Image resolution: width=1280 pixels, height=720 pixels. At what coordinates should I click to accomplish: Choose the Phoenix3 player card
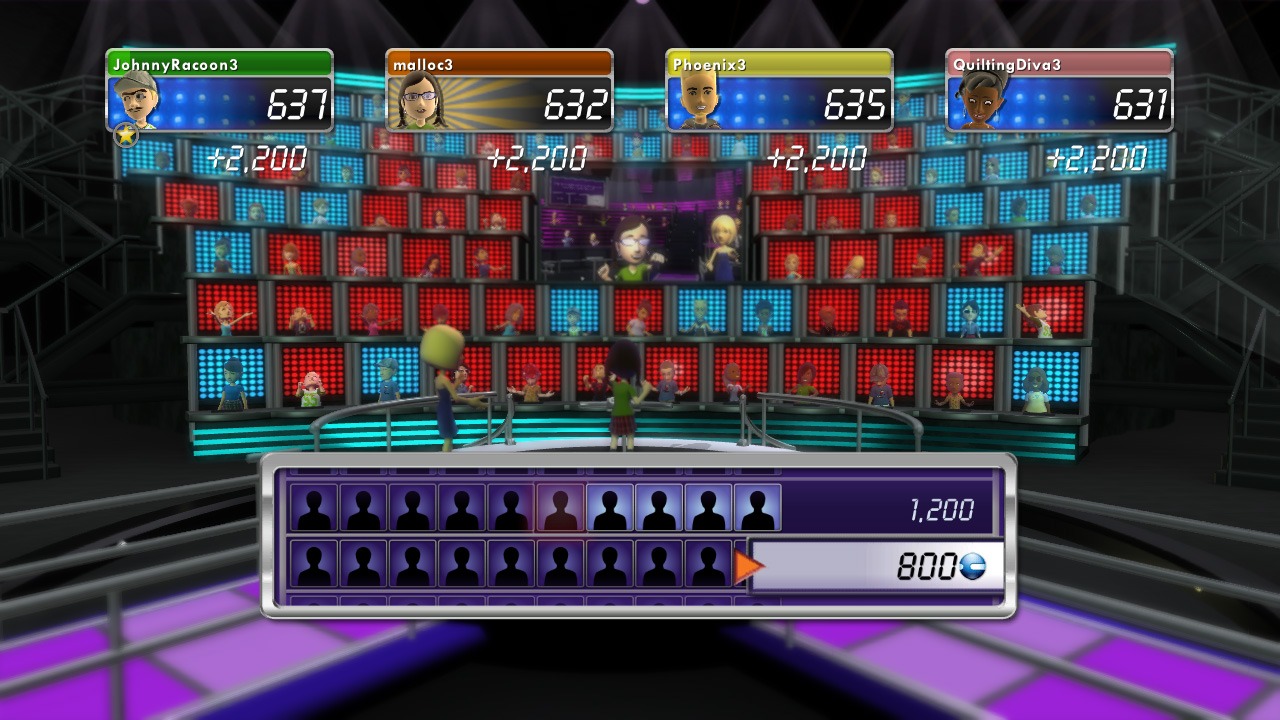point(779,92)
